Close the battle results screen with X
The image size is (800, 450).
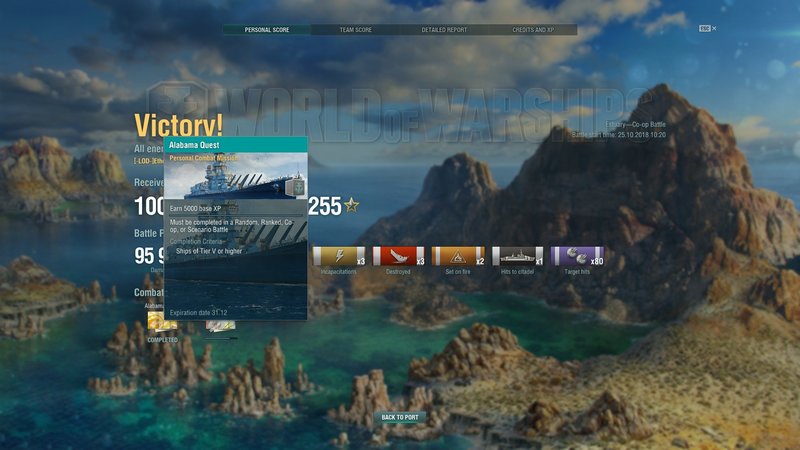pos(714,29)
